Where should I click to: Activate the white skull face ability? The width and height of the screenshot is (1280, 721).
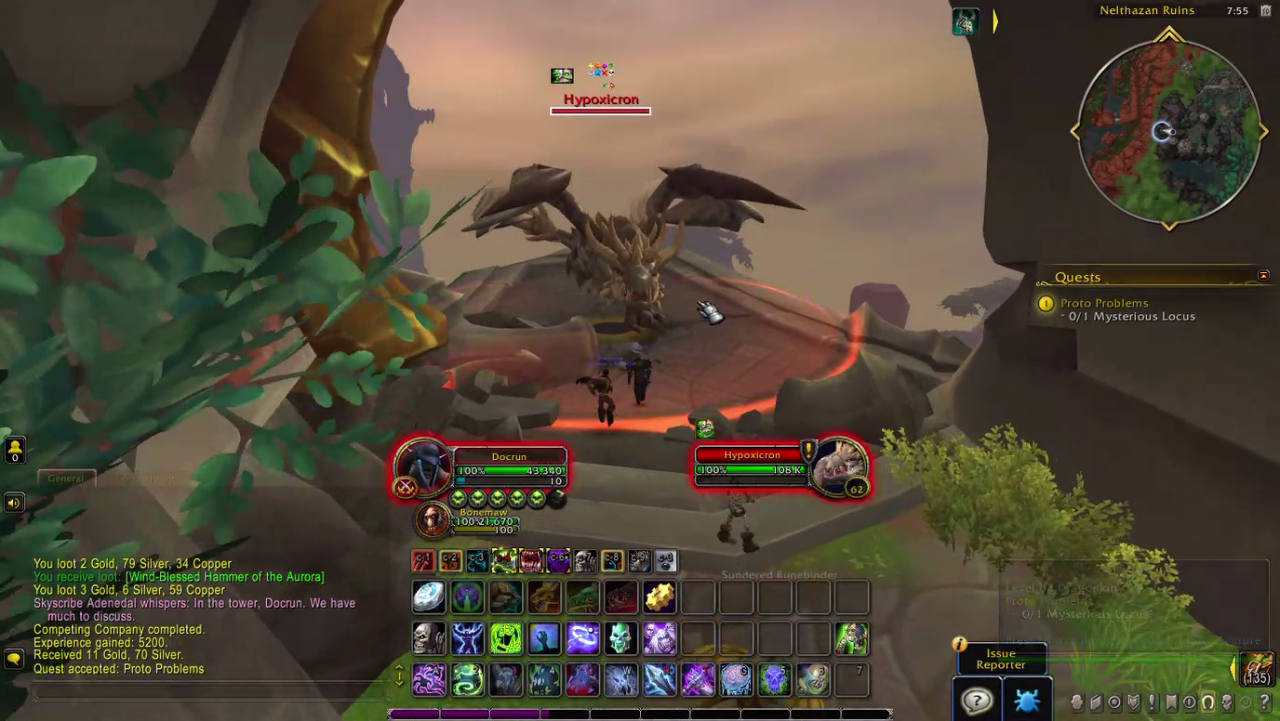click(x=429, y=637)
